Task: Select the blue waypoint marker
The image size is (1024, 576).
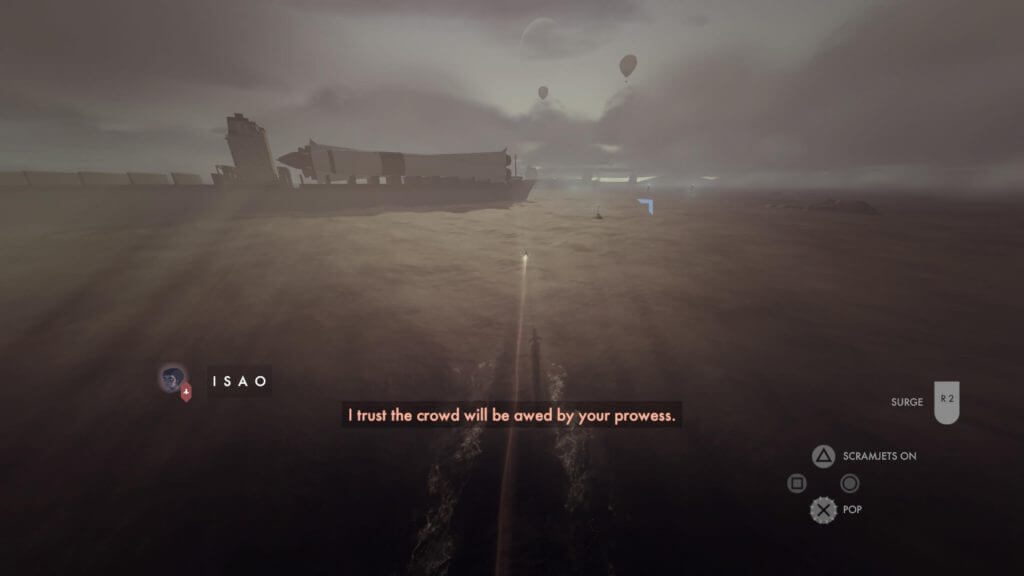Action: coord(646,206)
